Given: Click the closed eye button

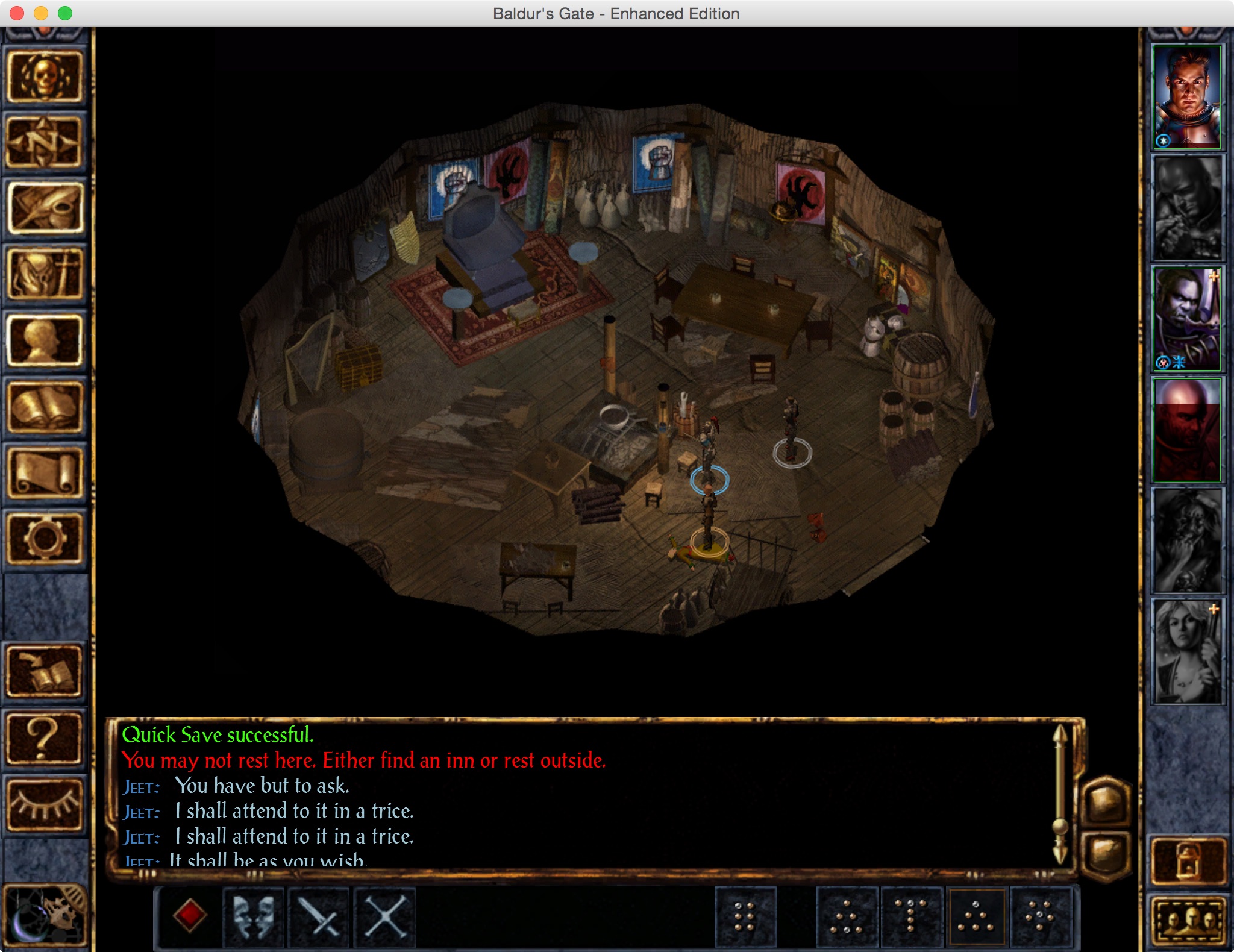Looking at the screenshot, I should pyautogui.click(x=44, y=804).
